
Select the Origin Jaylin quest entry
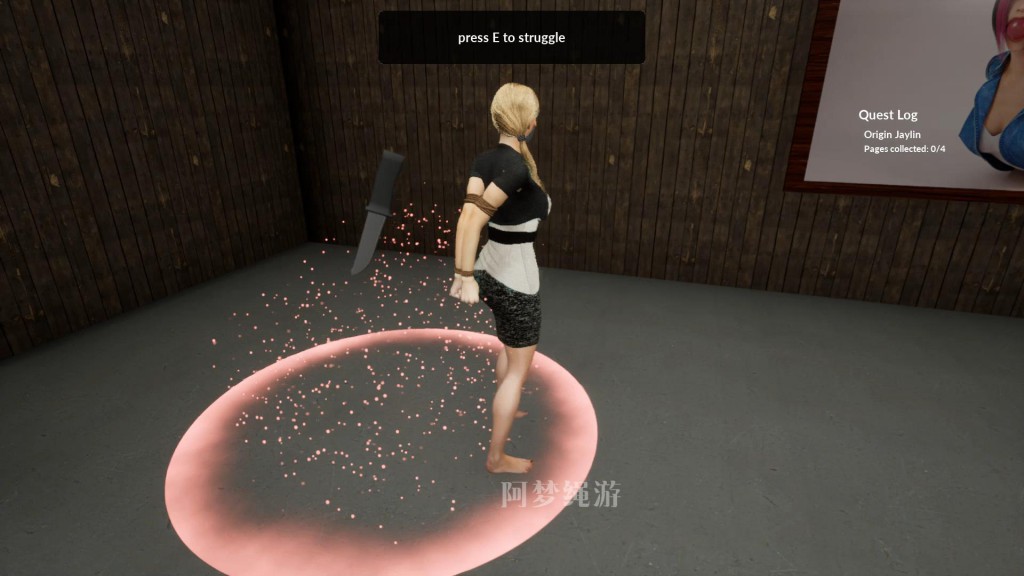click(892, 135)
